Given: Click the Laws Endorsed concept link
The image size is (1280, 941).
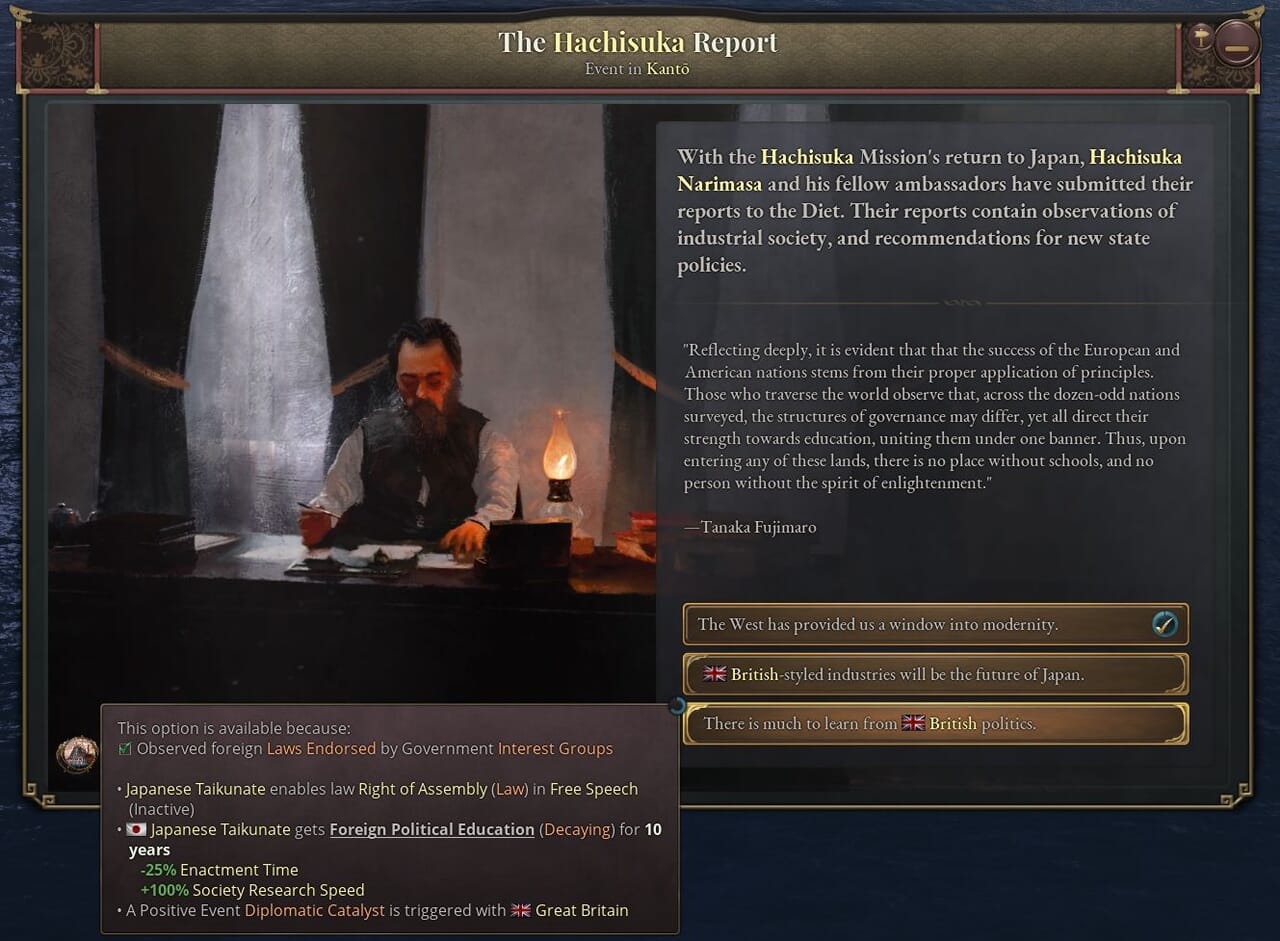Looking at the screenshot, I should [321, 748].
